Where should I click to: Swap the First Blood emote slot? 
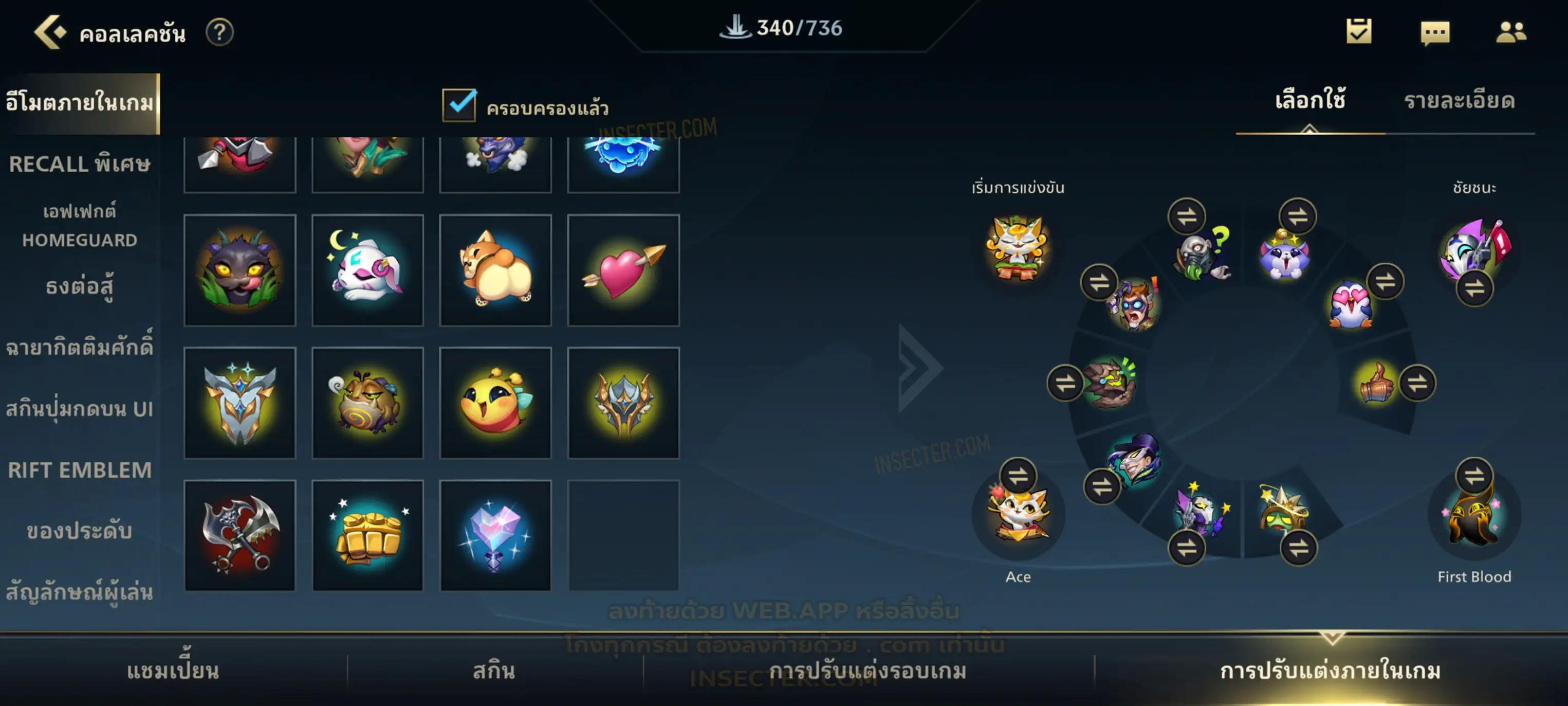click(1473, 475)
